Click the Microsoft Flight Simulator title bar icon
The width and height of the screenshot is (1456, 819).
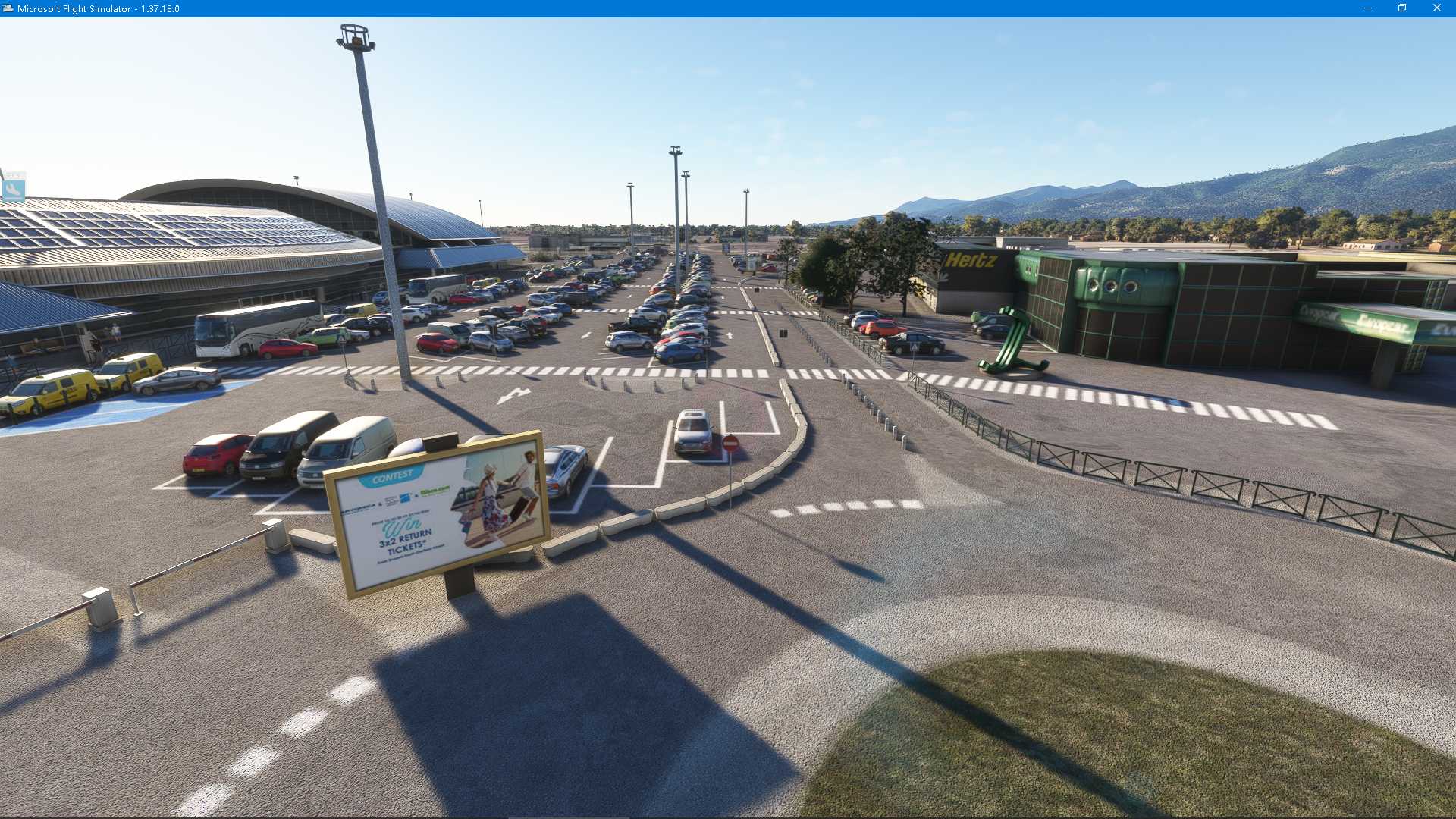tap(8, 10)
